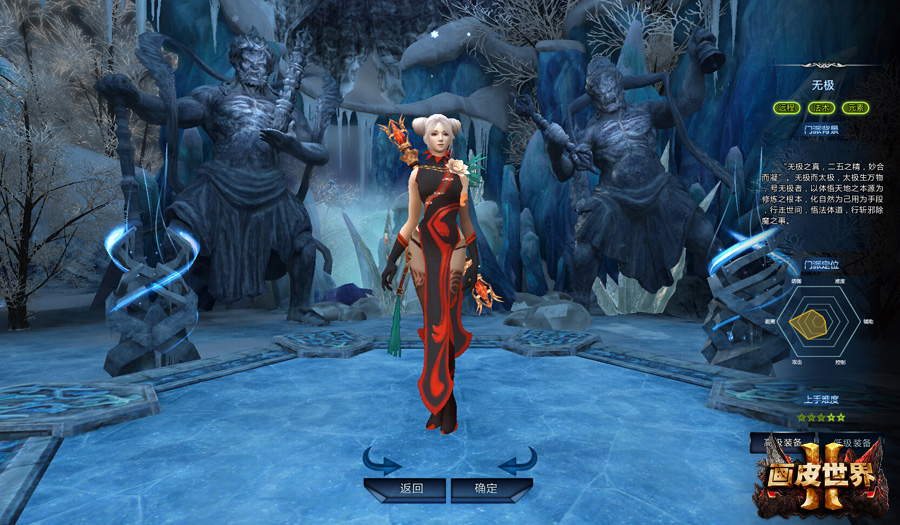Click the rotate arrow above the 确定 button
This screenshot has width=900, height=525.
pyautogui.click(x=517, y=461)
